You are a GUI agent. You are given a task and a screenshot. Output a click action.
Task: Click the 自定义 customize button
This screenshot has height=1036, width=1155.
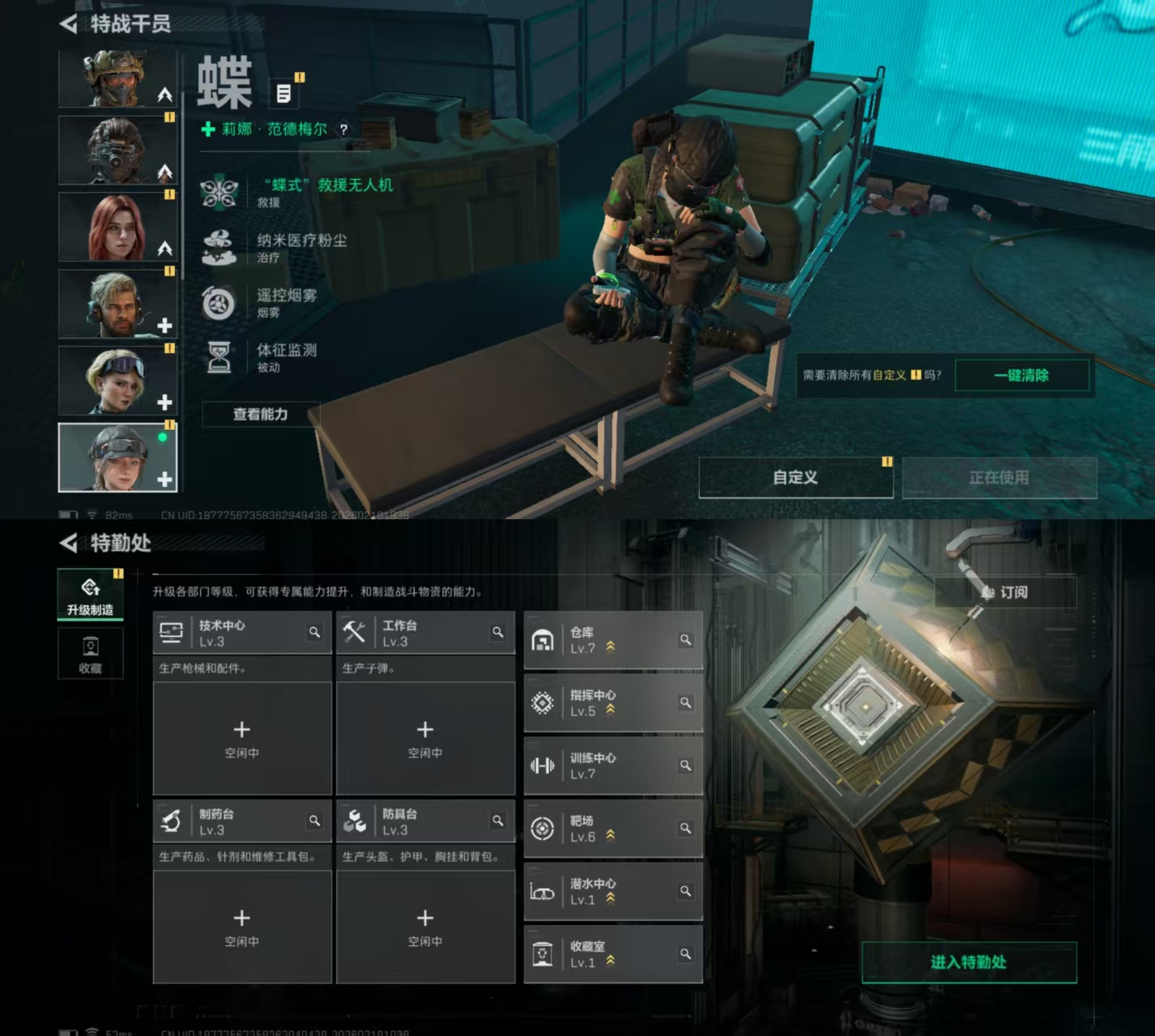(795, 478)
